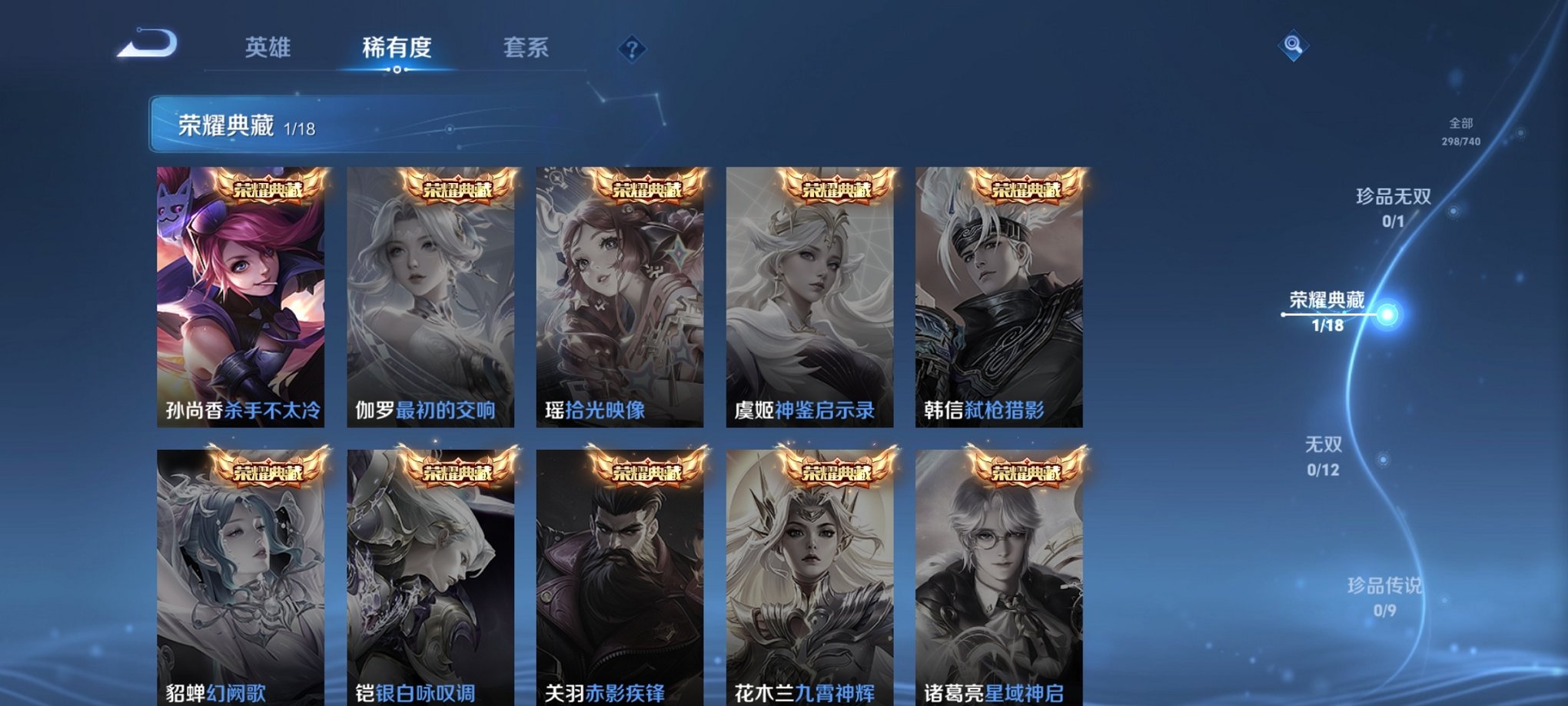This screenshot has height=706, width=1568.
Task: Switch to the 套系 tab
Action: tap(530, 48)
